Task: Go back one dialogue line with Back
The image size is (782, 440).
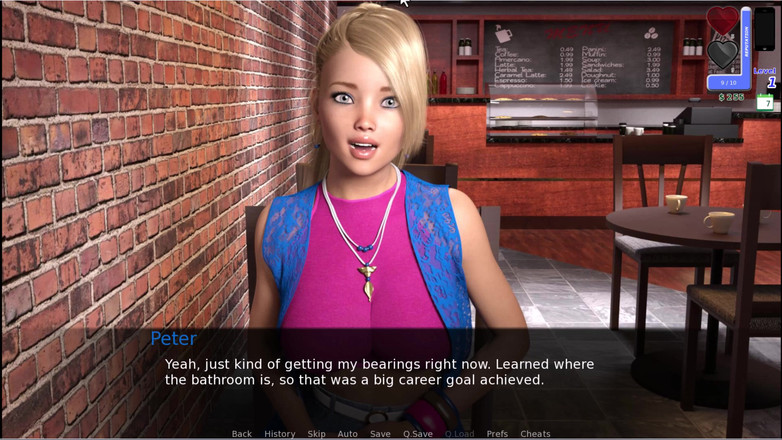Action: click(241, 434)
